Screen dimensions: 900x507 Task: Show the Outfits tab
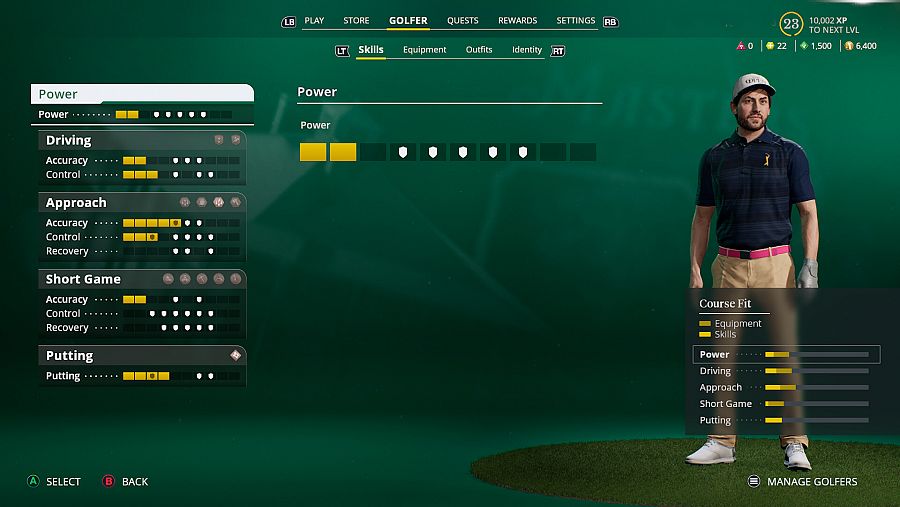(x=479, y=50)
